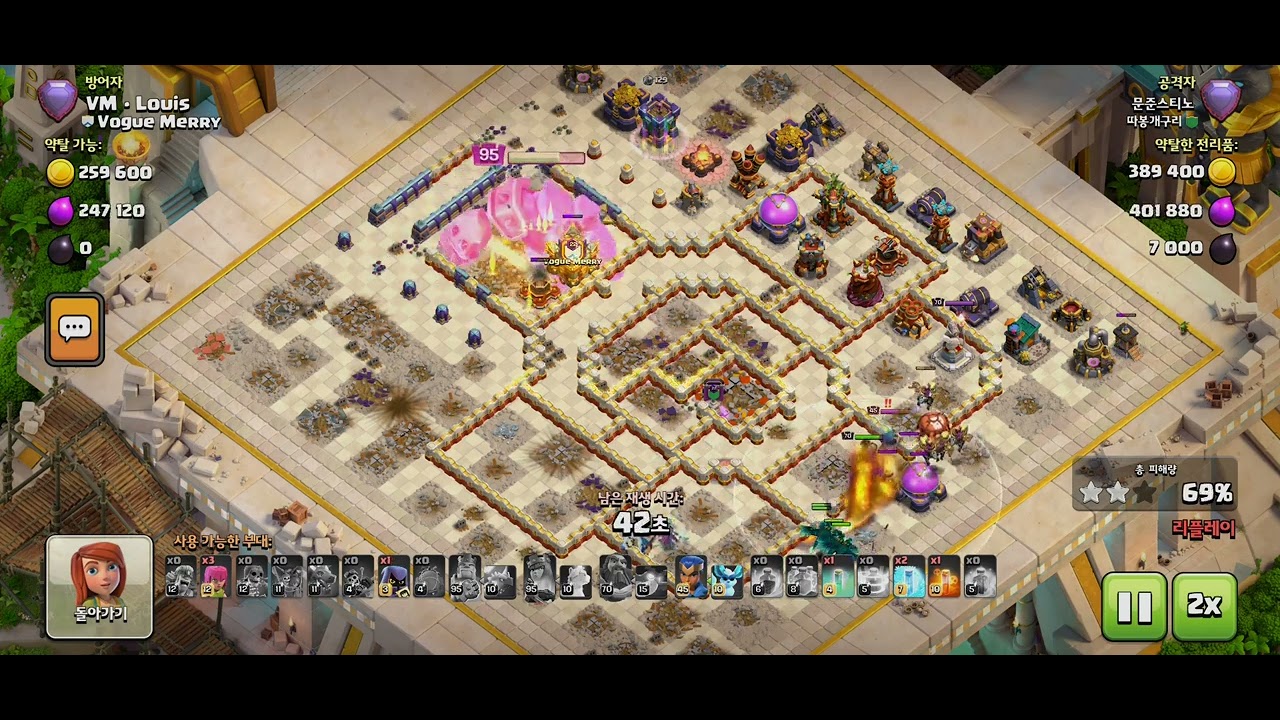
Task: View defender VM Louis clan badge
Action: pyautogui.click(x=57, y=101)
